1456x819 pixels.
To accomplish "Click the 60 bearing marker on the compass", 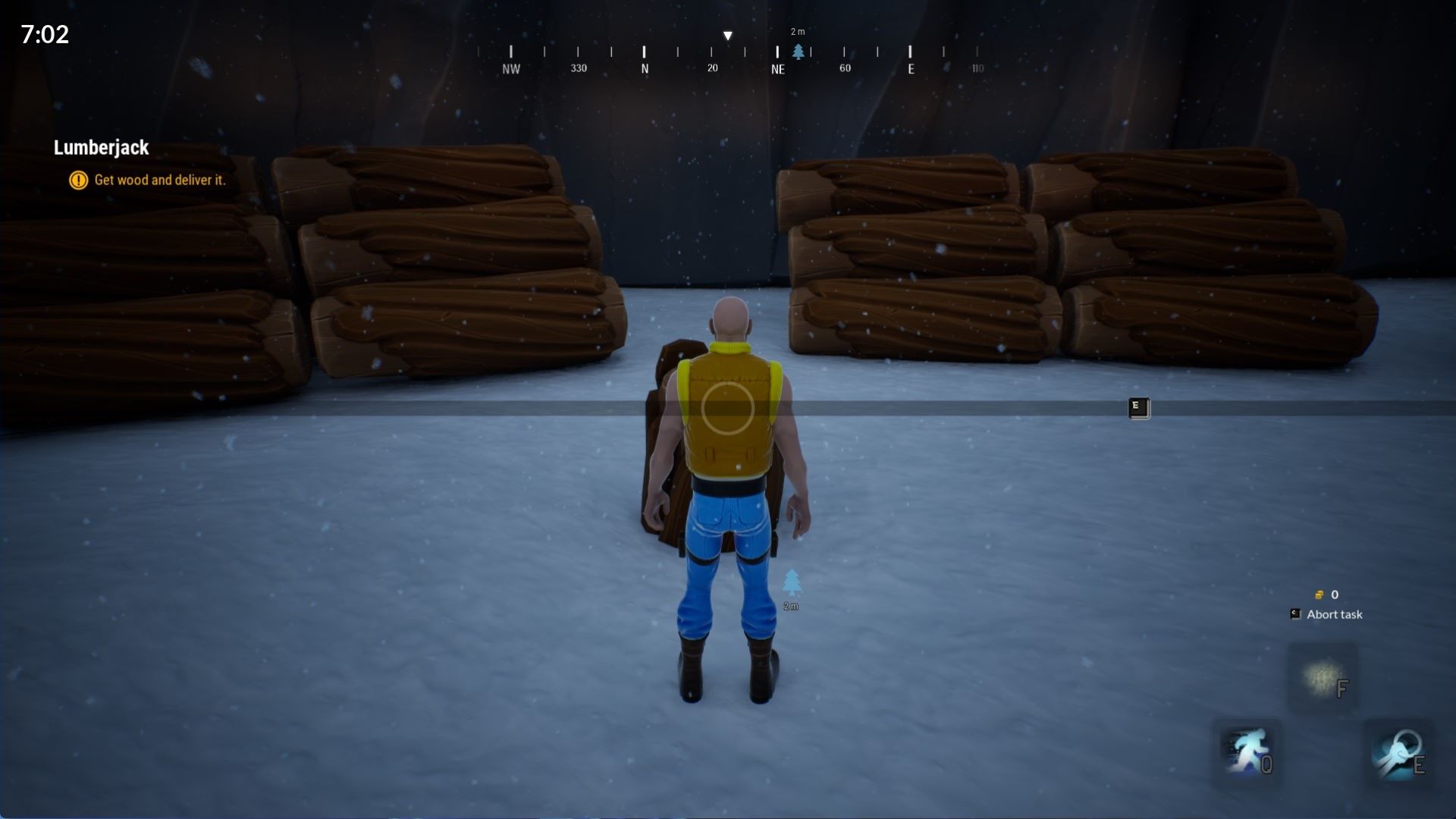I will tap(844, 68).
